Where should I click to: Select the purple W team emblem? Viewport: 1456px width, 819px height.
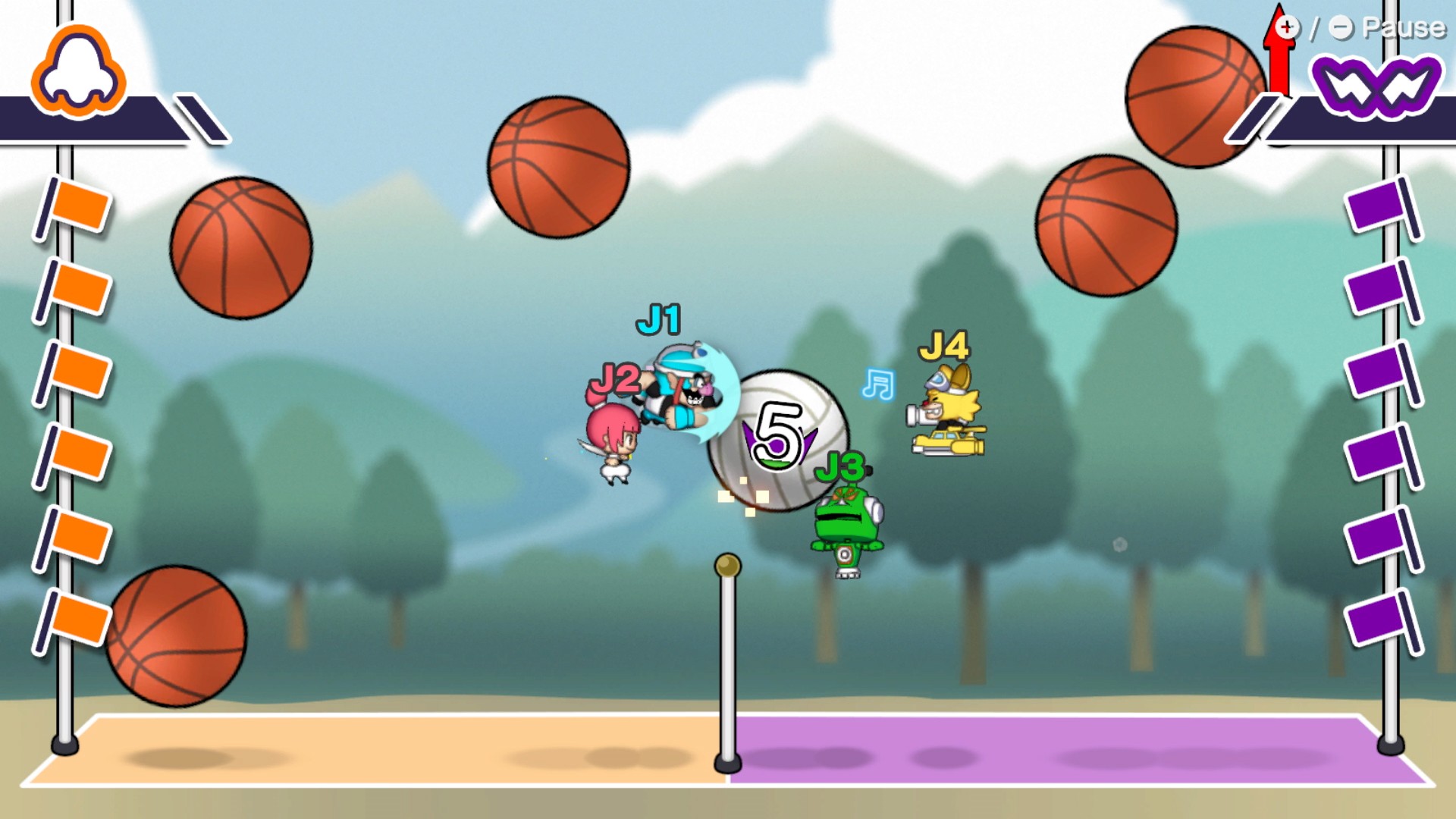pos(1376,86)
